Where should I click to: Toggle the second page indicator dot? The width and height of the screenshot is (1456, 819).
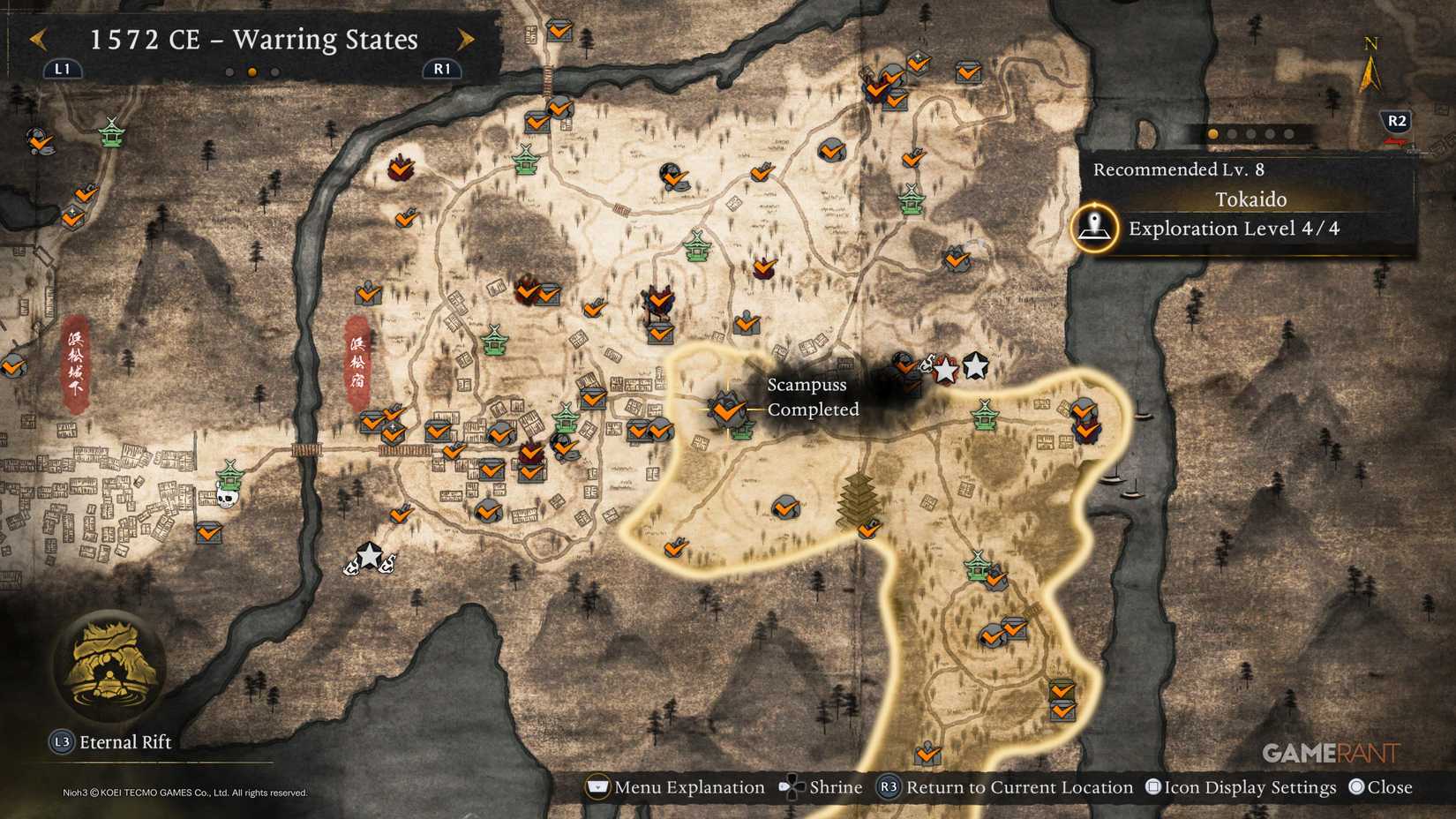(x=1232, y=134)
